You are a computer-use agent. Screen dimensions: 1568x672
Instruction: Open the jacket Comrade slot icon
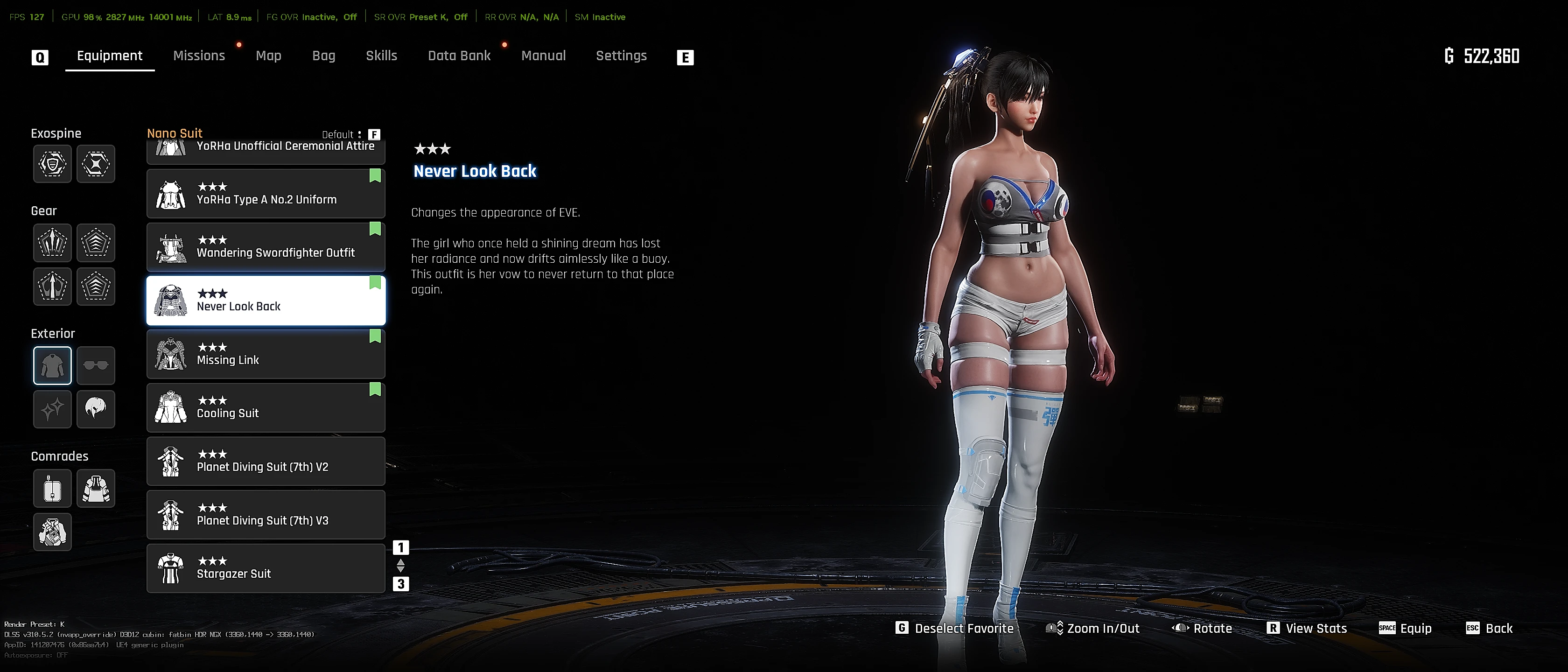coord(96,488)
